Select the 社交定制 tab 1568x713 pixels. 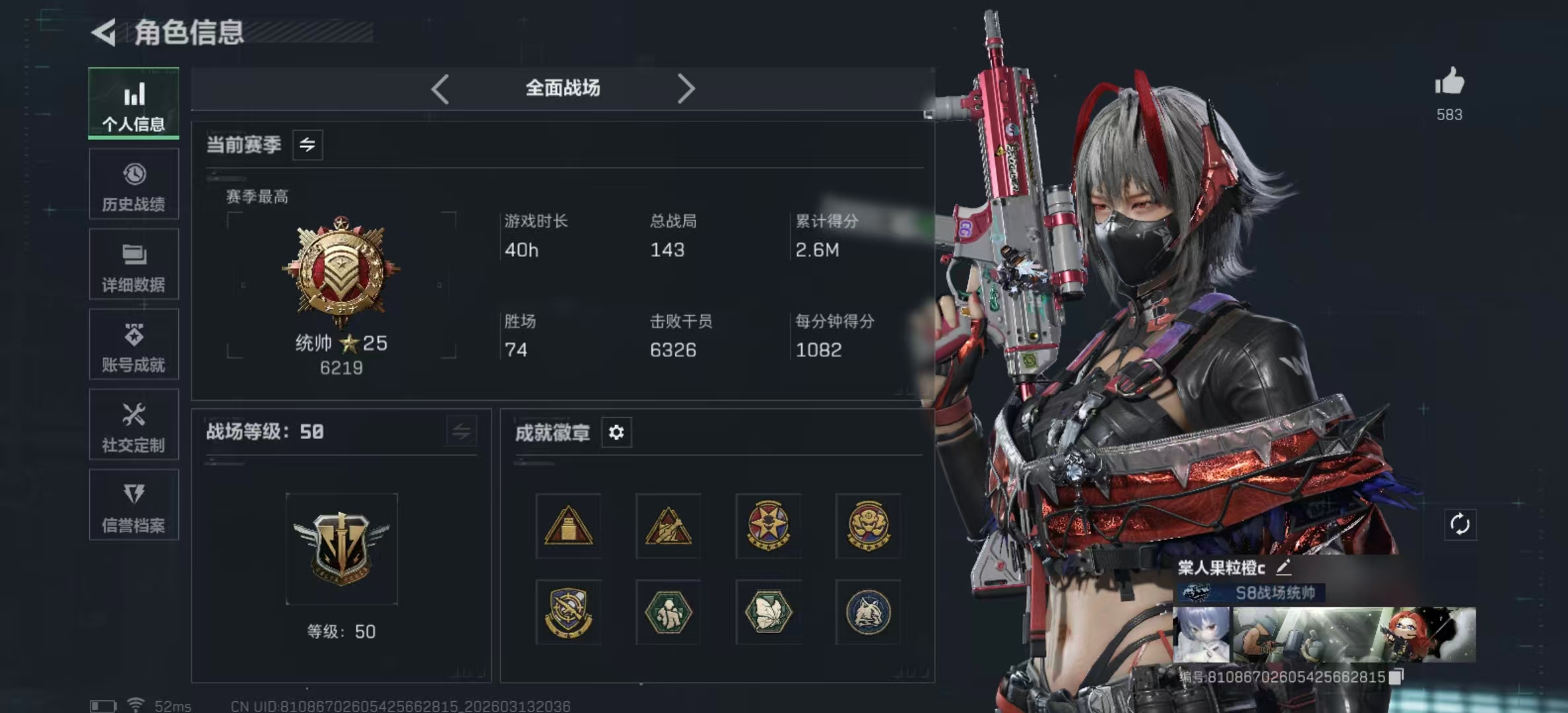tap(133, 425)
